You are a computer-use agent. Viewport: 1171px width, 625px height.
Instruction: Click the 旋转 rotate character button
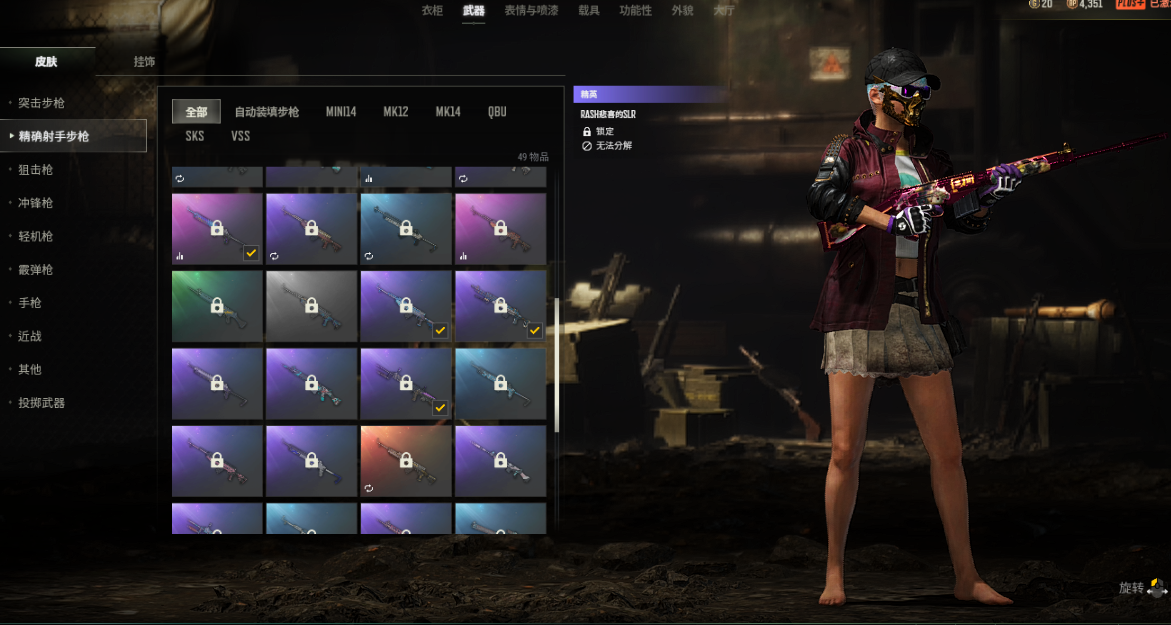pyautogui.click(x=1141, y=588)
